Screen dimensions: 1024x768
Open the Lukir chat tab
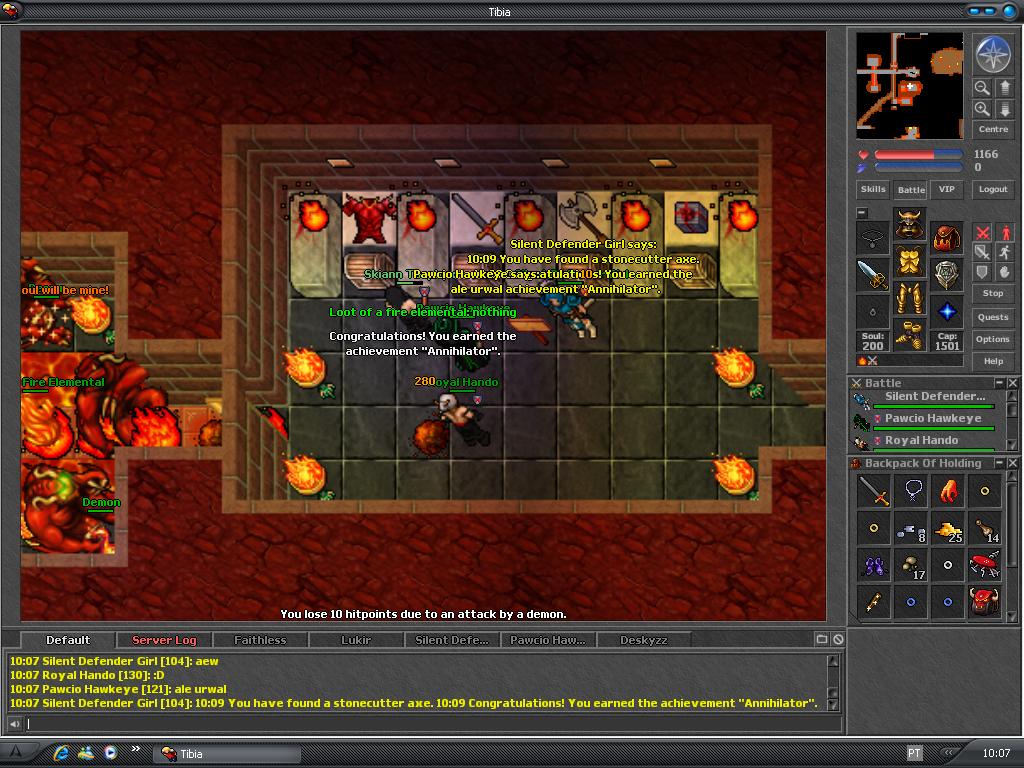point(355,640)
